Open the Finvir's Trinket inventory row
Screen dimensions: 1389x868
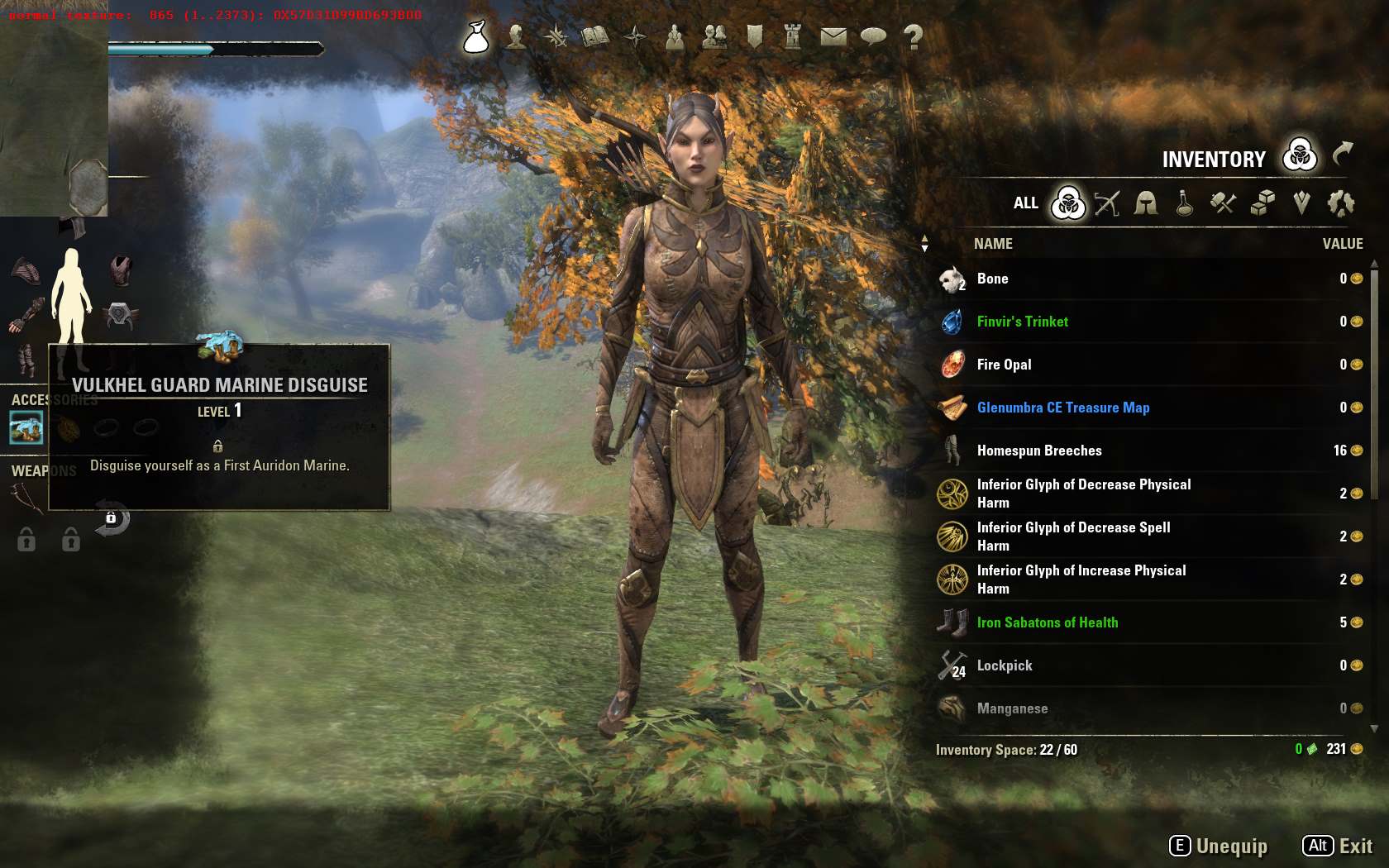point(1023,322)
